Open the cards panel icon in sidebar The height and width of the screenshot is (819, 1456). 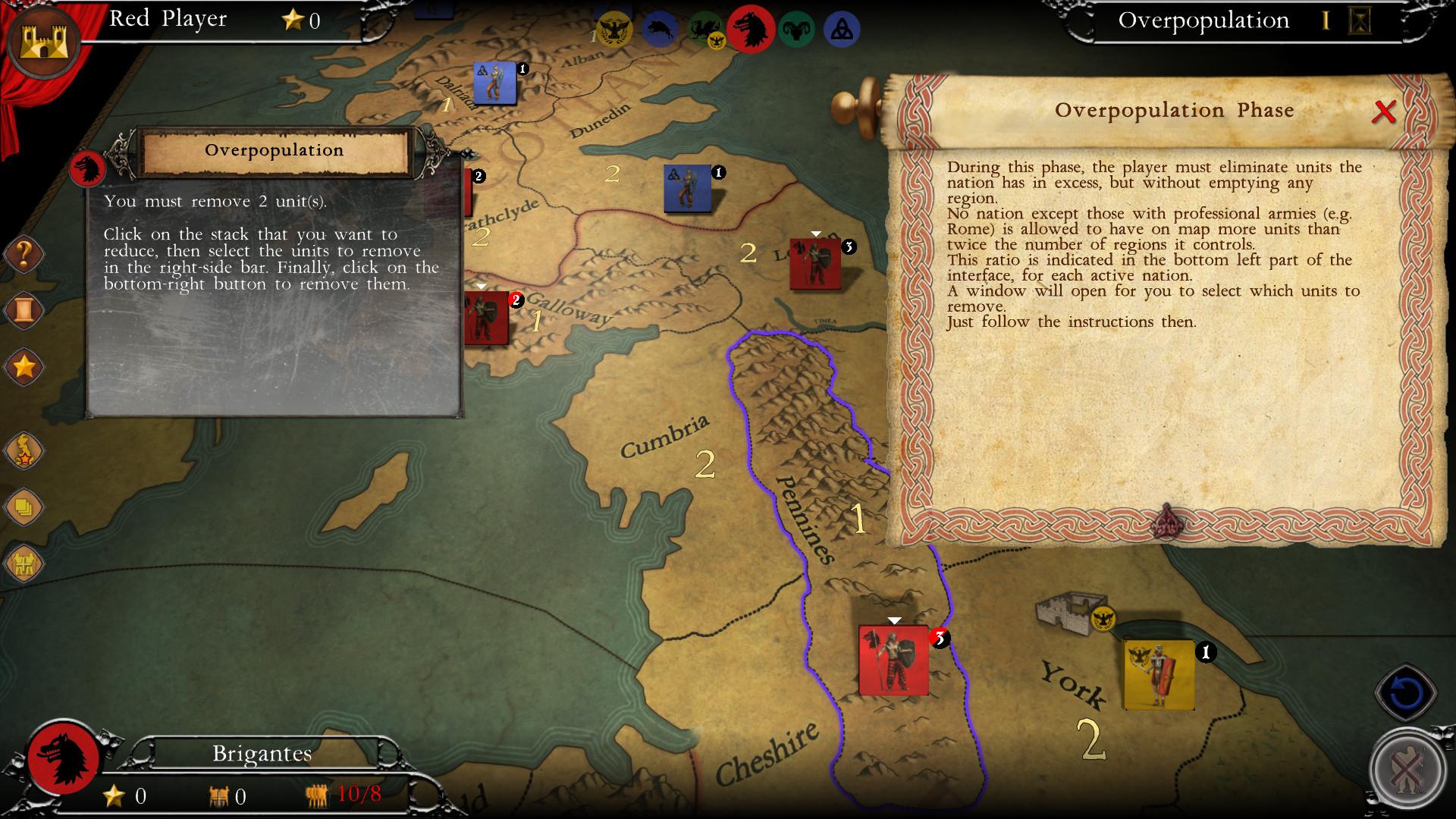pos(25,510)
